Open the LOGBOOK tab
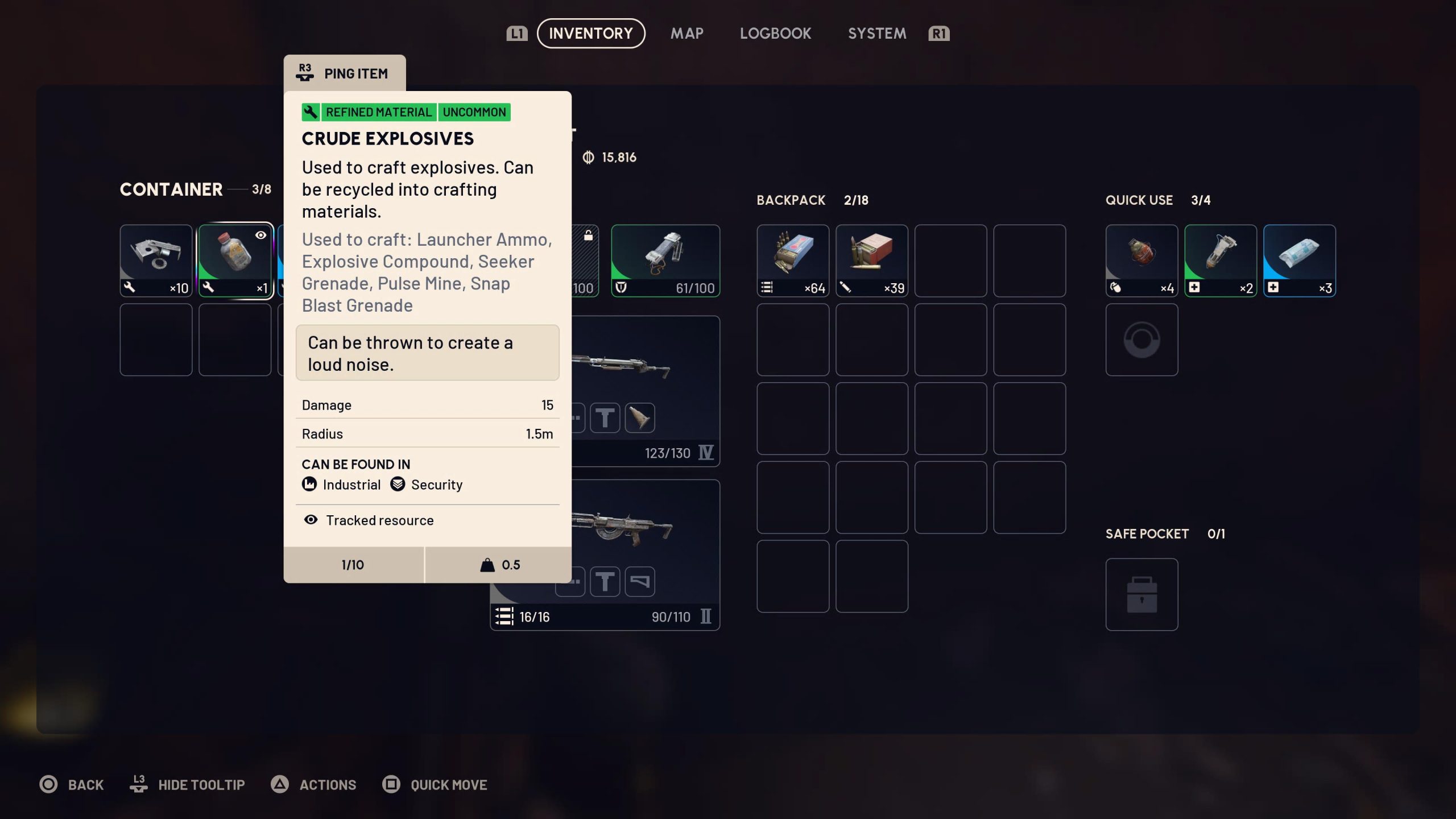This screenshot has height=819, width=1456. [776, 33]
